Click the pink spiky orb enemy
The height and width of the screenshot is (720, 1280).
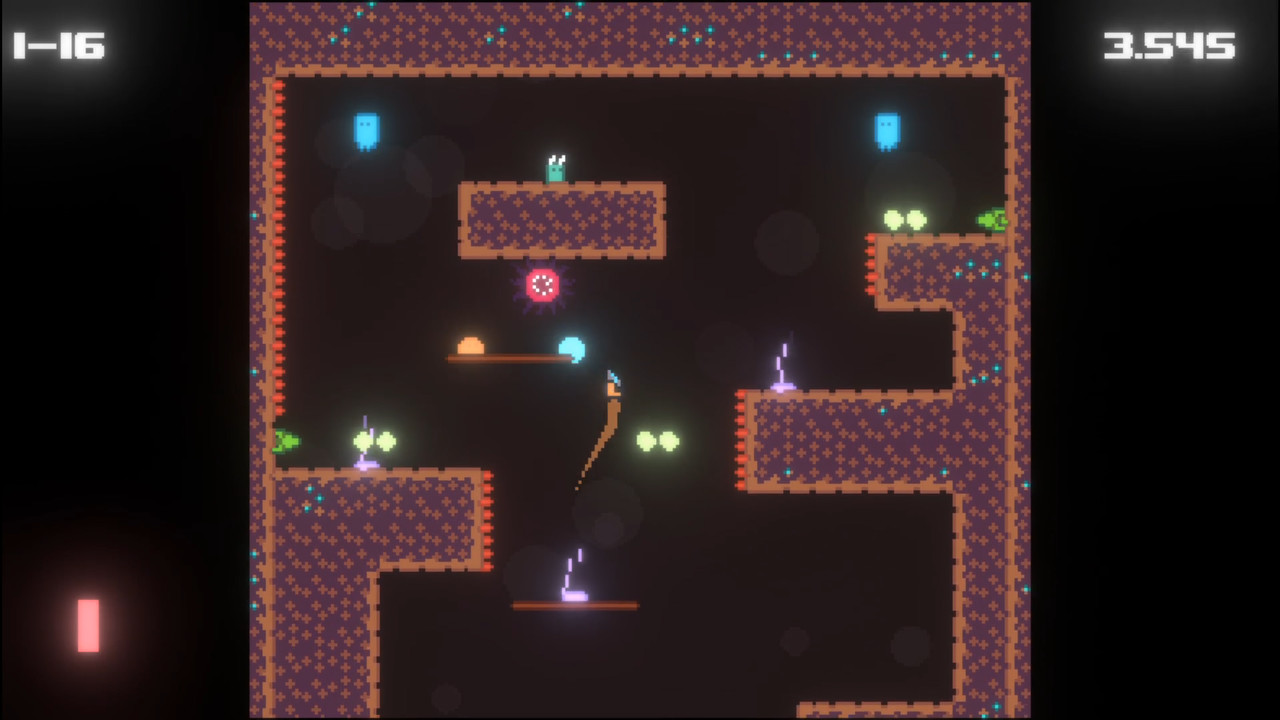(542, 287)
